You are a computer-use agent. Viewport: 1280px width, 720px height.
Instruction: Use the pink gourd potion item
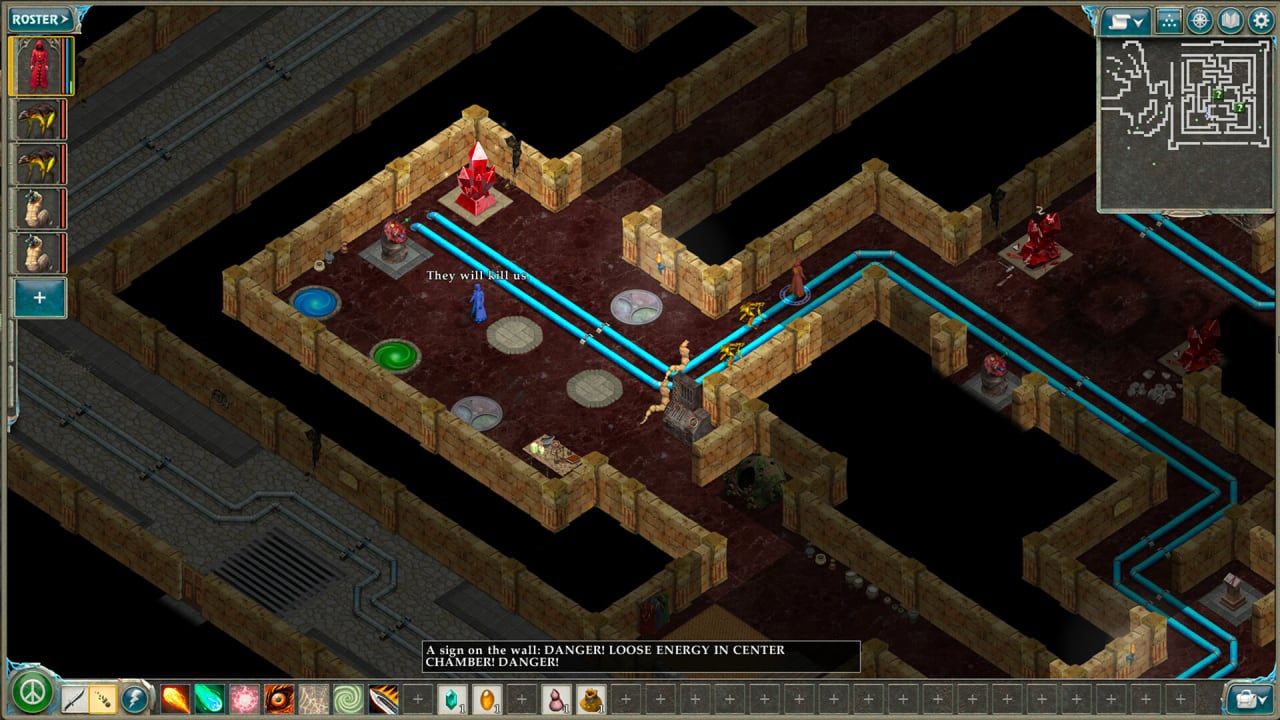556,698
